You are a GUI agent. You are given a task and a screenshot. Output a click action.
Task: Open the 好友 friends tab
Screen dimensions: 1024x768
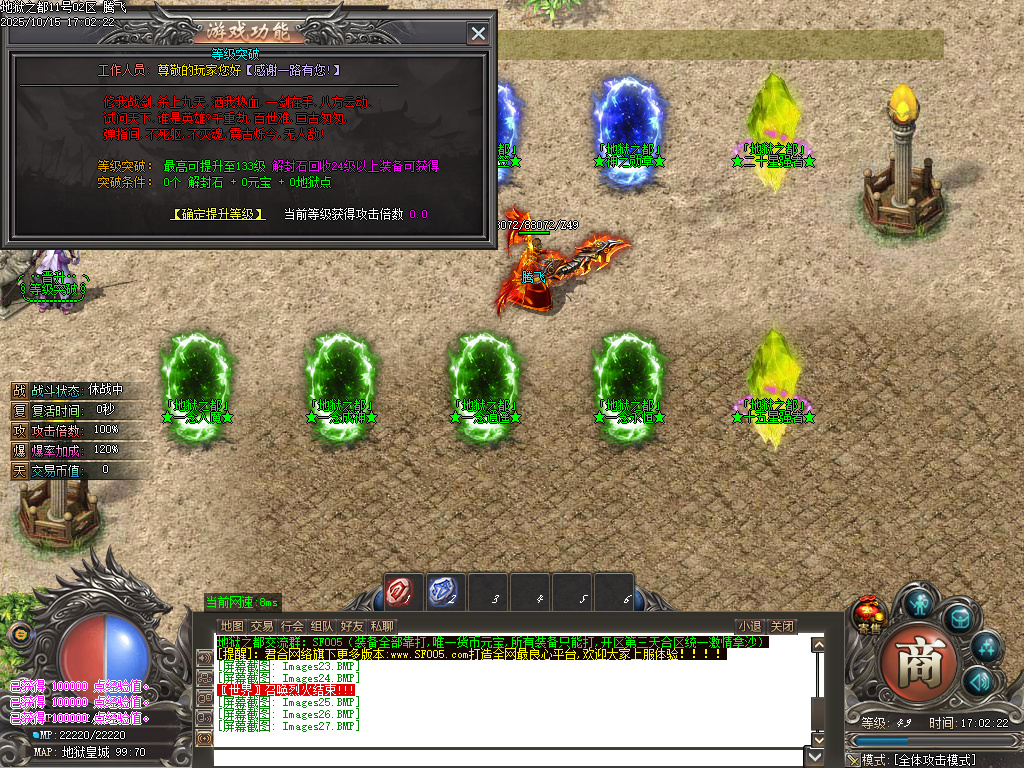pyautogui.click(x=352, y=626)
